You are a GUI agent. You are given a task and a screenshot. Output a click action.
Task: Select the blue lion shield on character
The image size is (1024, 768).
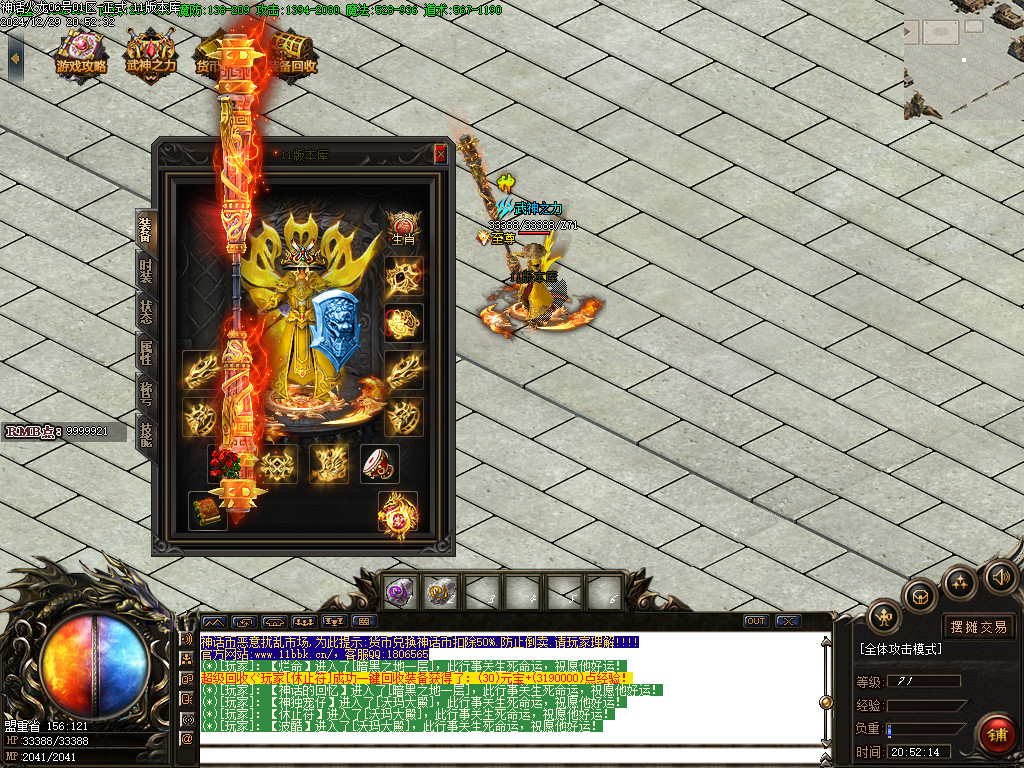point(335,327)
